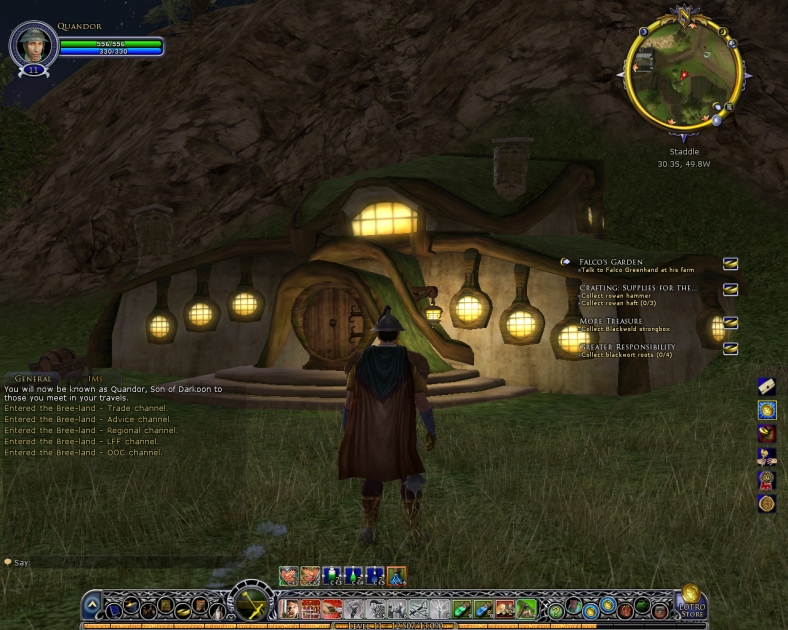788x630 pixels.
Task: Click the ring icon beside Greater Responsibility
Action: coord(731,348)
